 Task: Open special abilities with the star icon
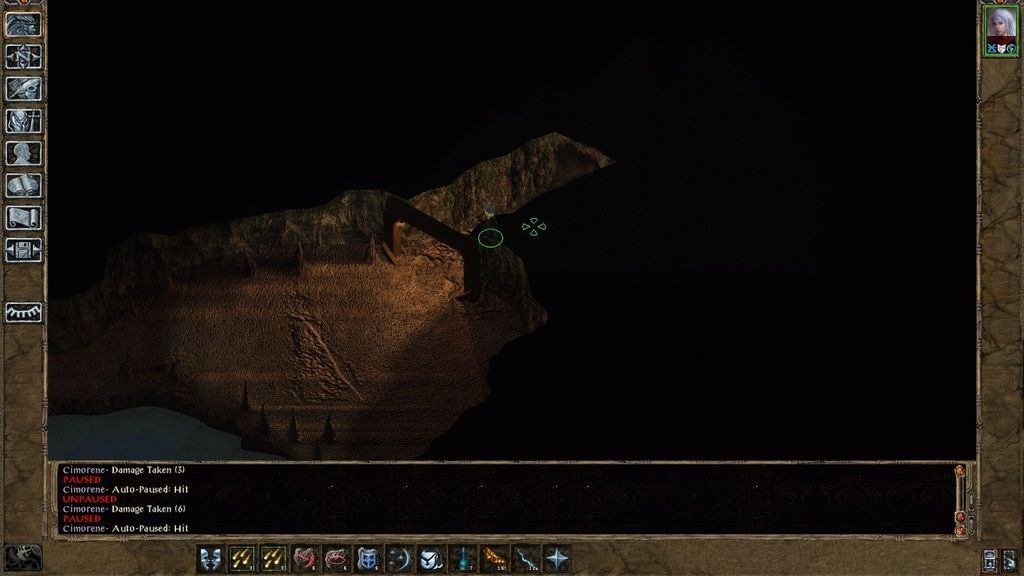pos(557,559)
